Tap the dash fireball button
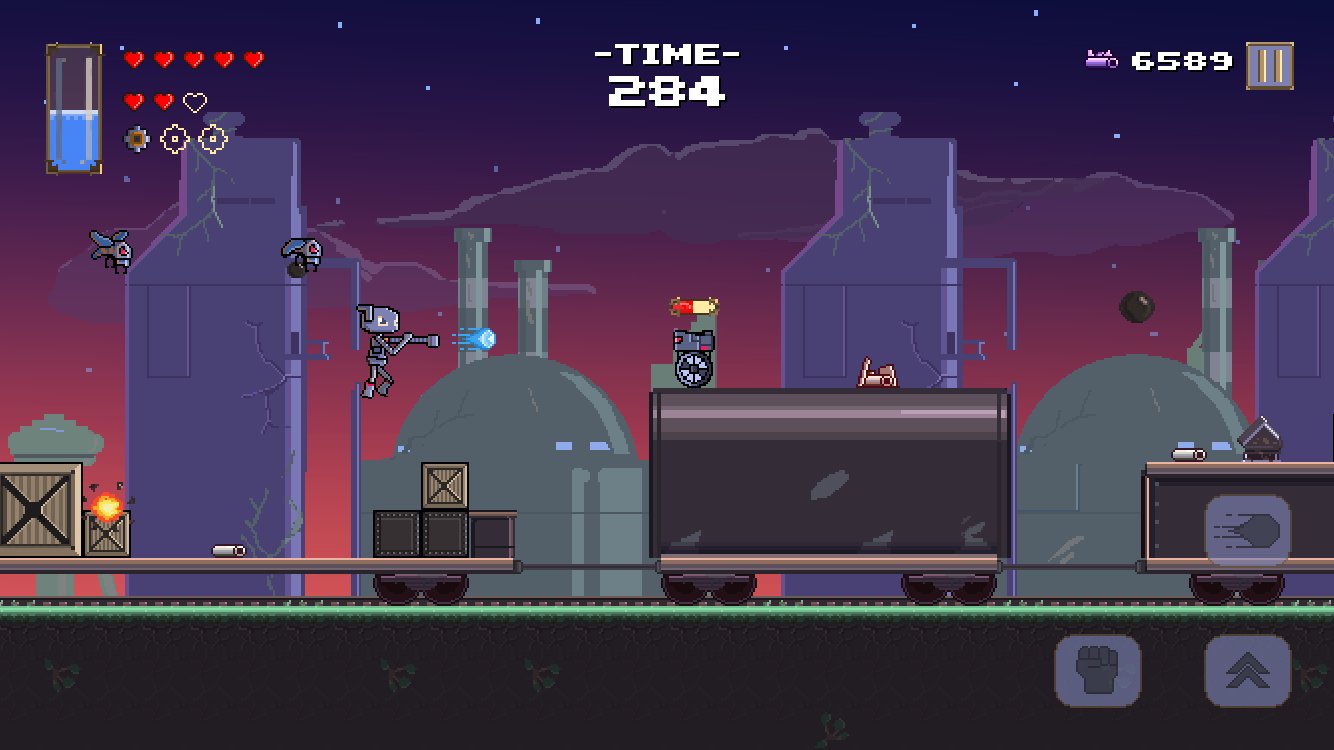Image resolution: width=1334 pixels, height=750 pixels. [1247, 530]
